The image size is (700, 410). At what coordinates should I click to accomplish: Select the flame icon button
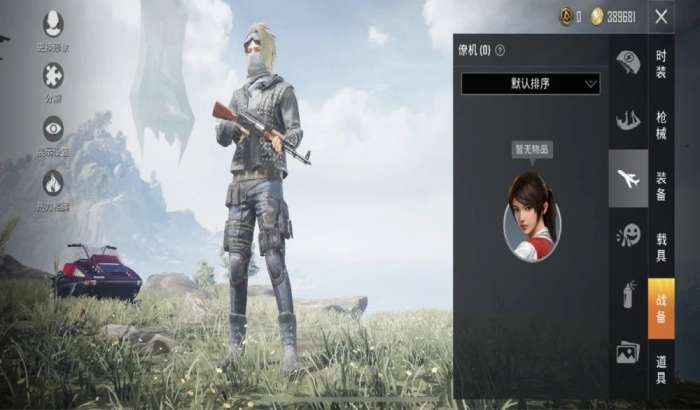click(x=53, y=182)
